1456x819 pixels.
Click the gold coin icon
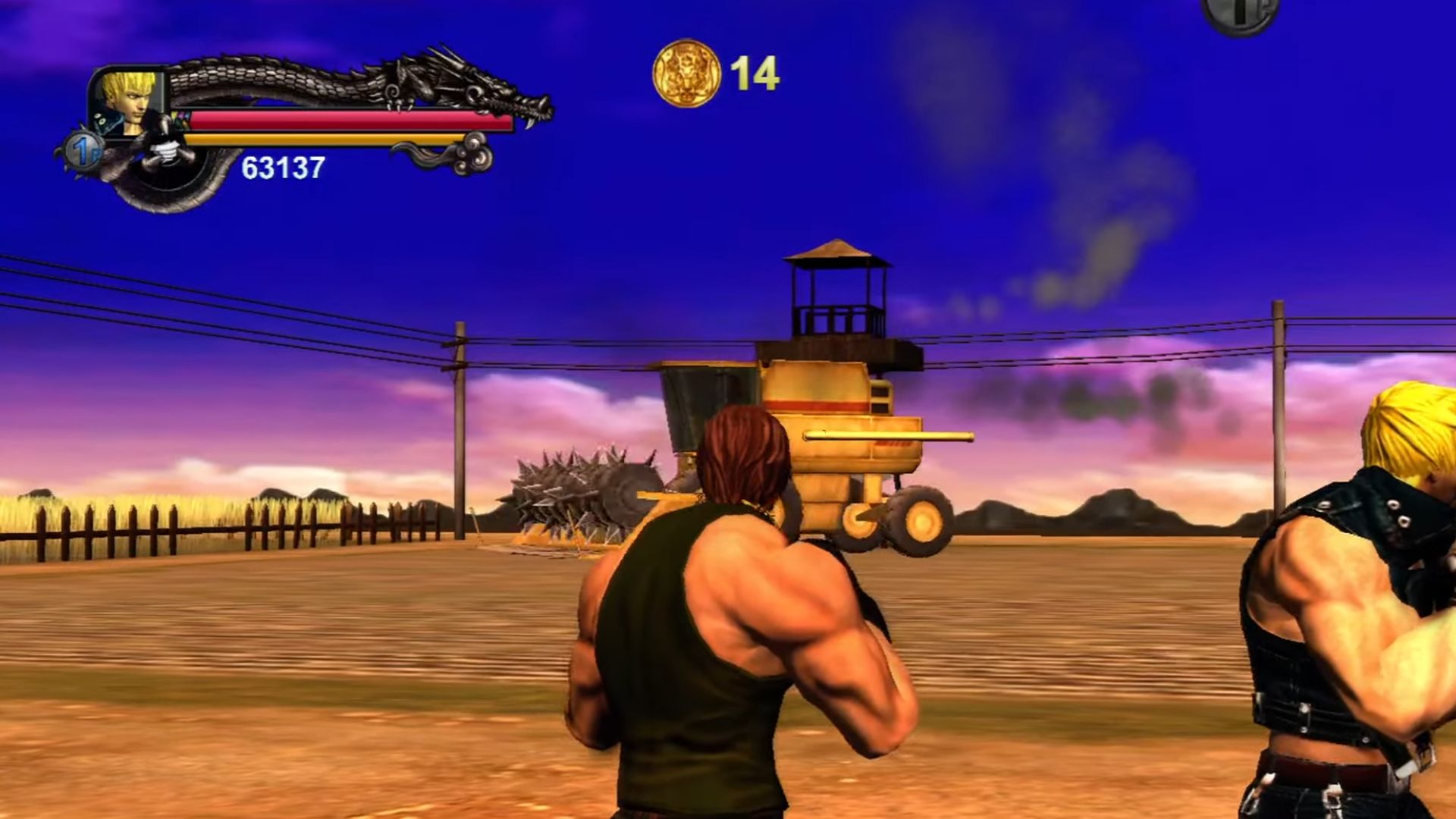click(x=686, y=74)
